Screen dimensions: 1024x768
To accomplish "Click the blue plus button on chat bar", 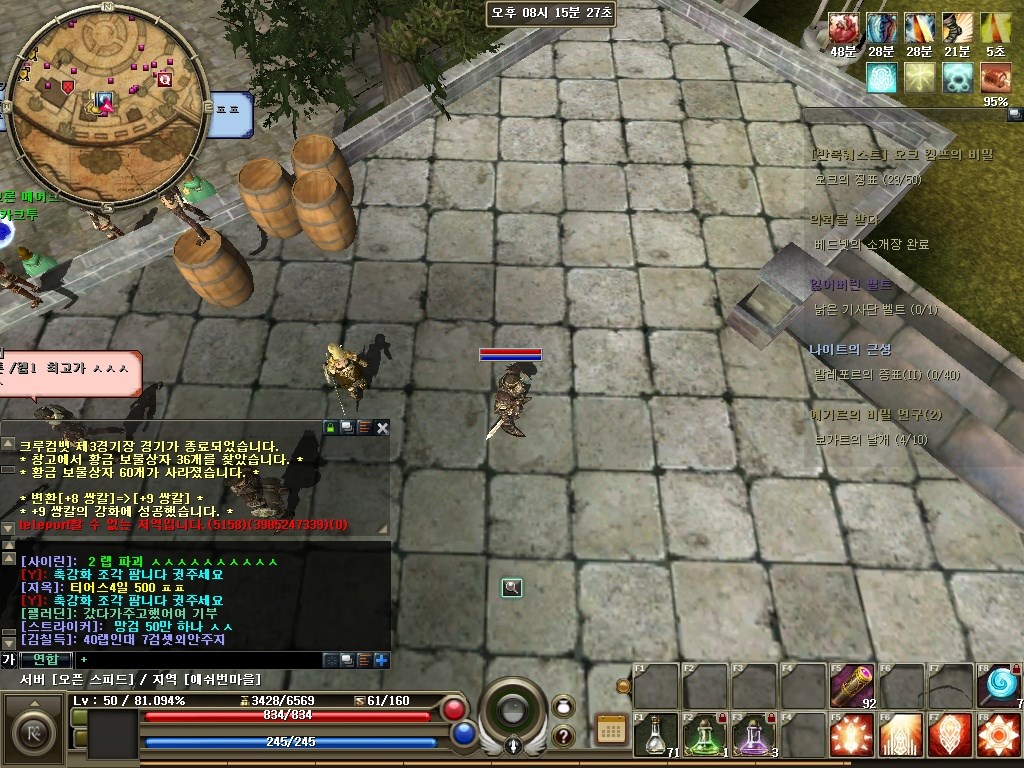I will [x=381, y=660].
